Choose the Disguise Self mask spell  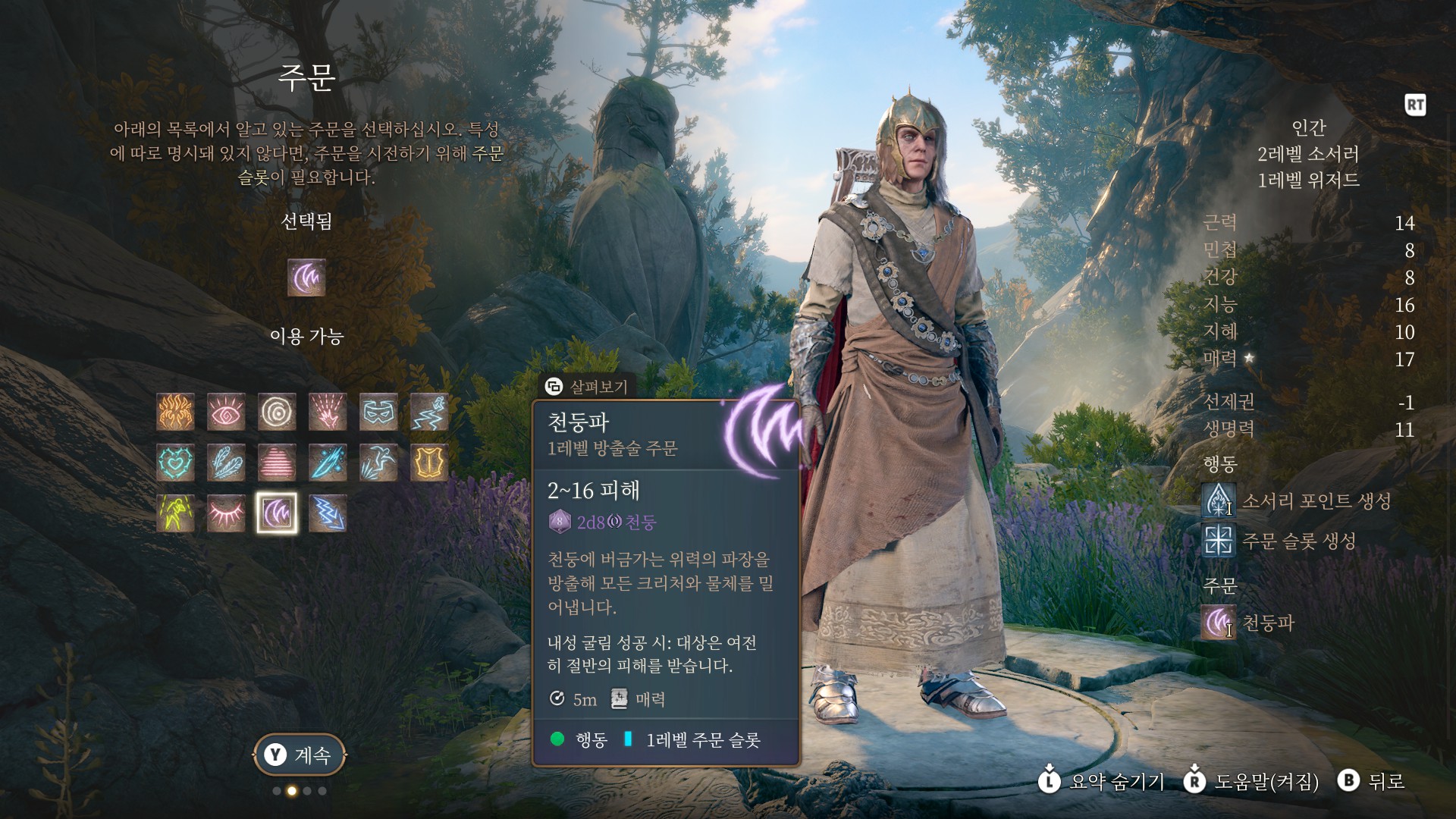pos(378,412)
